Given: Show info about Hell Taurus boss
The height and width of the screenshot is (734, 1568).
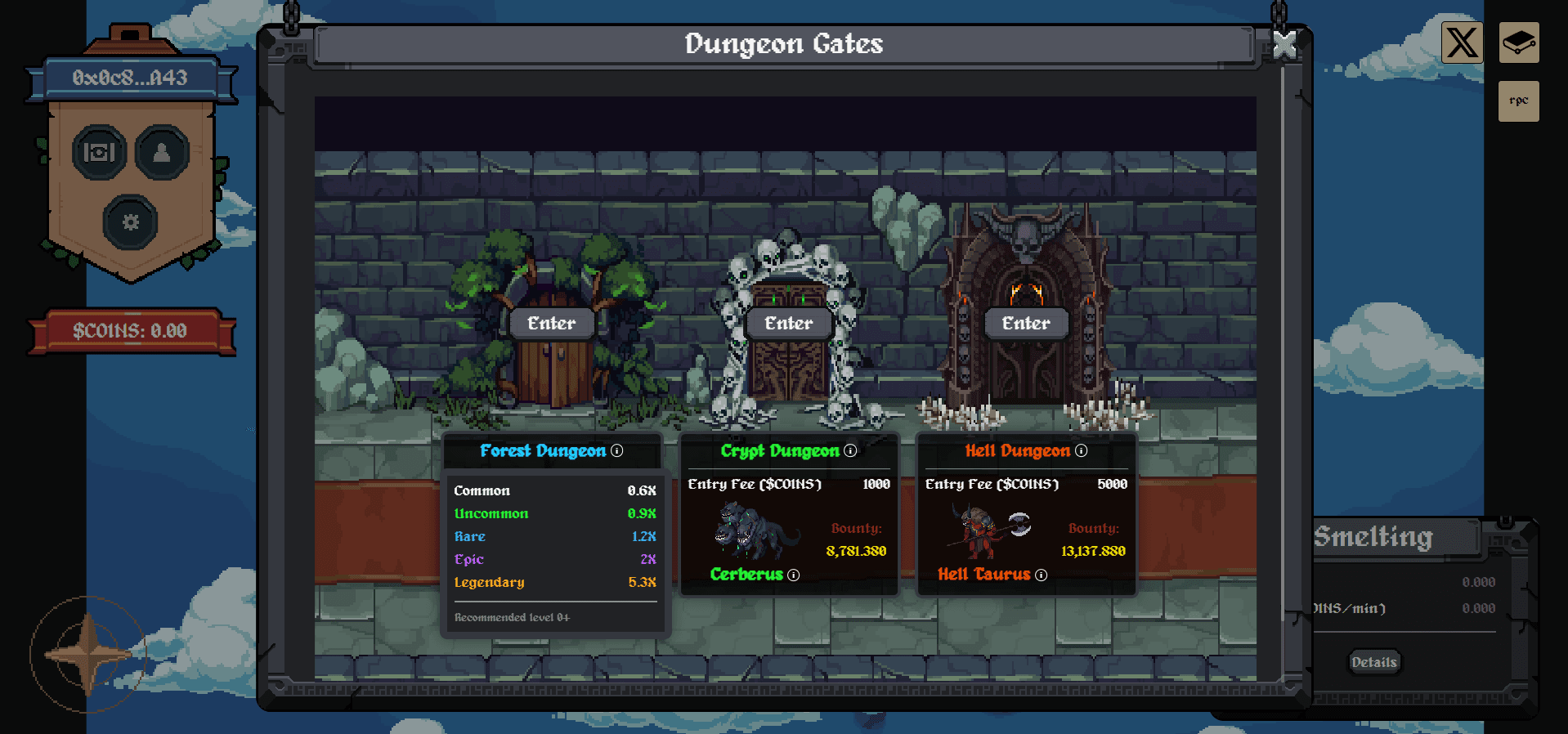Looking at the screenshot, I should (x=1041, y=575).
